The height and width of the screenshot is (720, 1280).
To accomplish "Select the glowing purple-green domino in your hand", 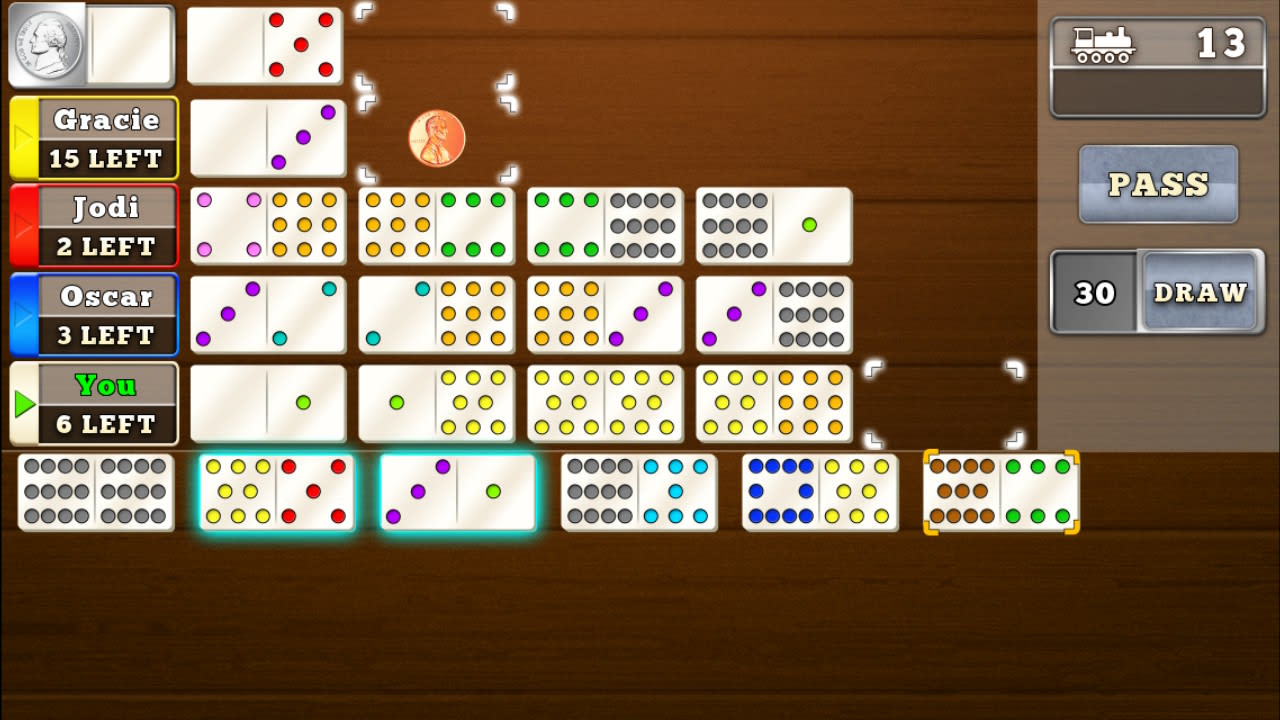I will tap(455, 490).
